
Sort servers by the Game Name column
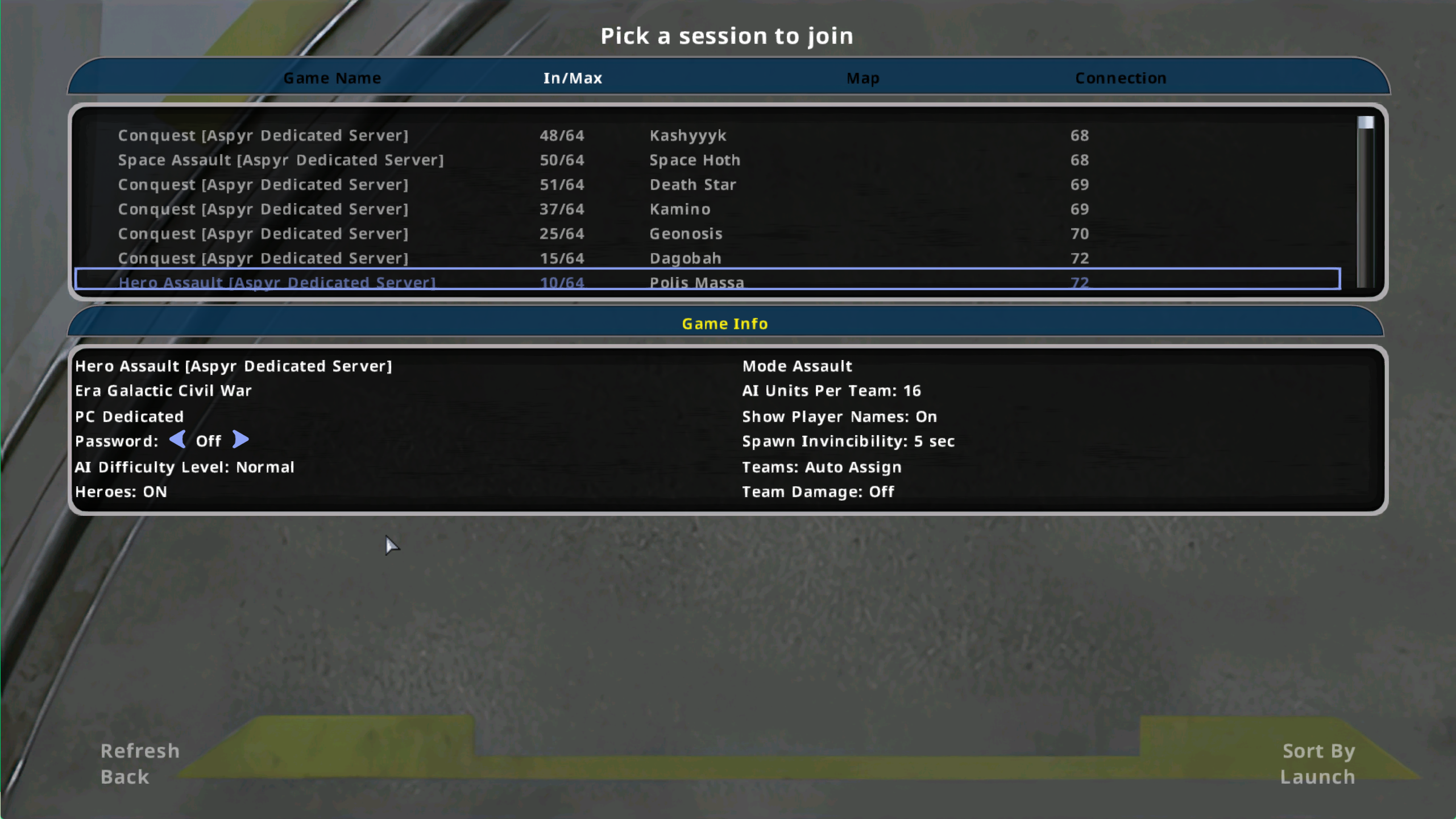coord(333,78)
